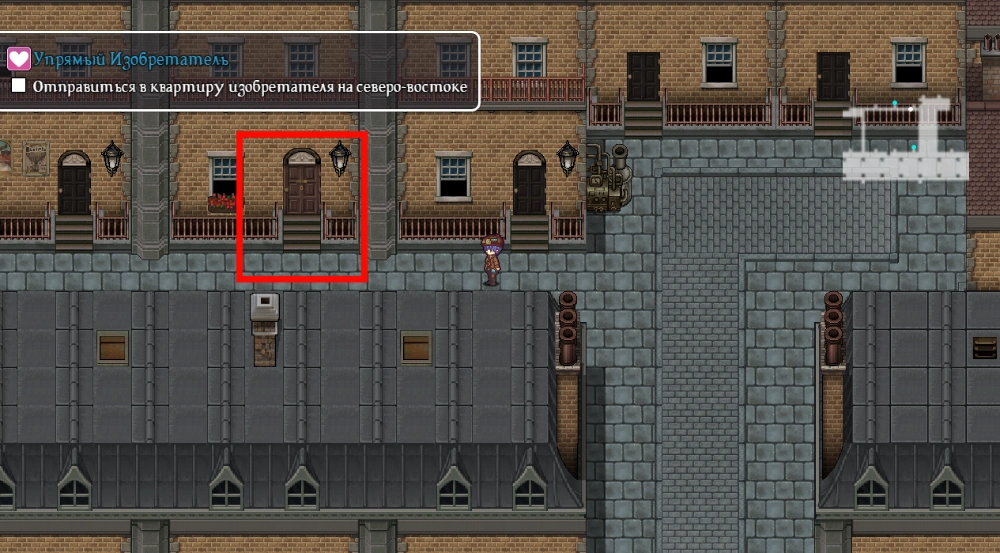Tick the inventor's apartment objective checkbox
Screen dimensions: 1000x553
click(x=19, y=87)
